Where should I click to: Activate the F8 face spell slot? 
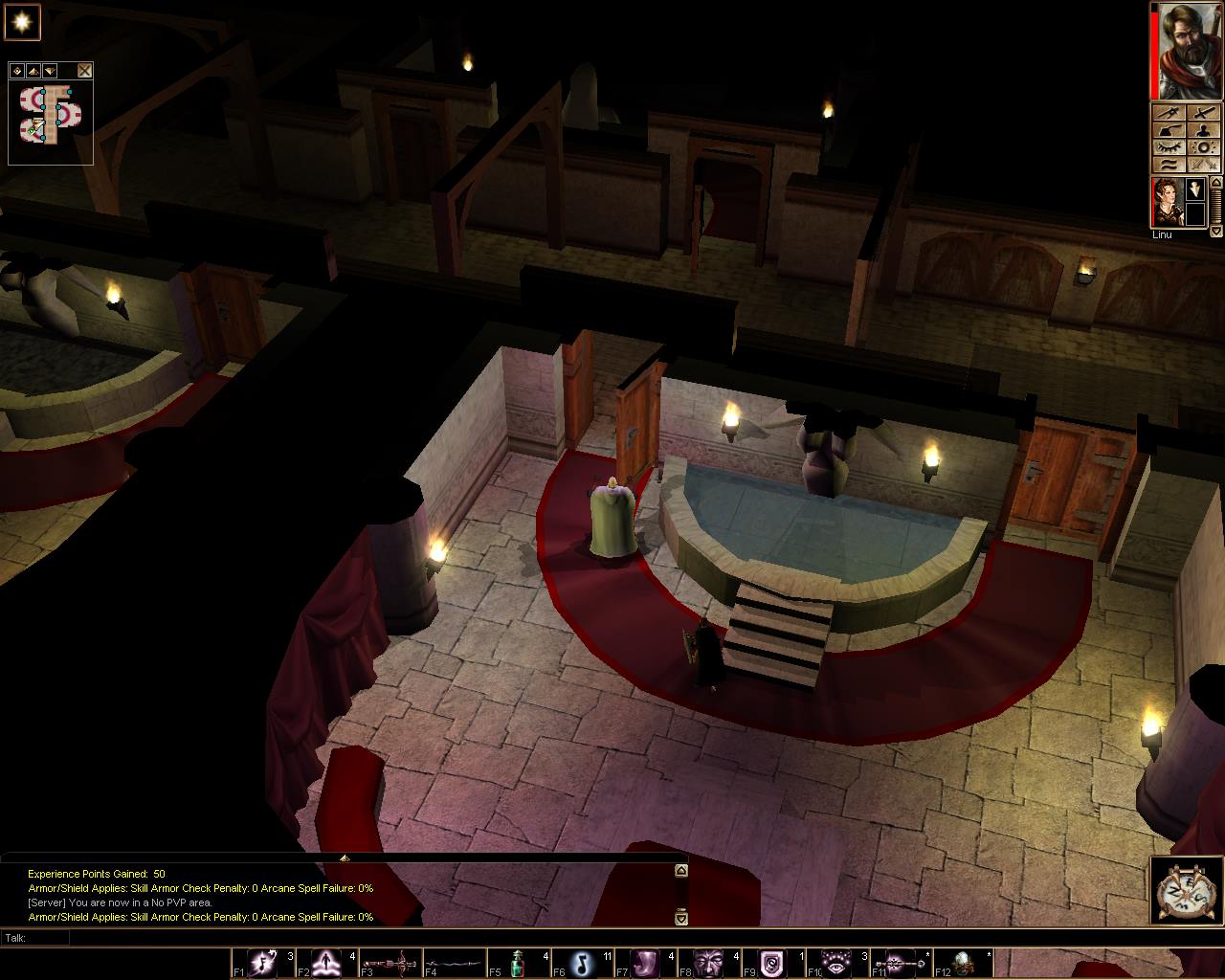(x=709, y=962)
